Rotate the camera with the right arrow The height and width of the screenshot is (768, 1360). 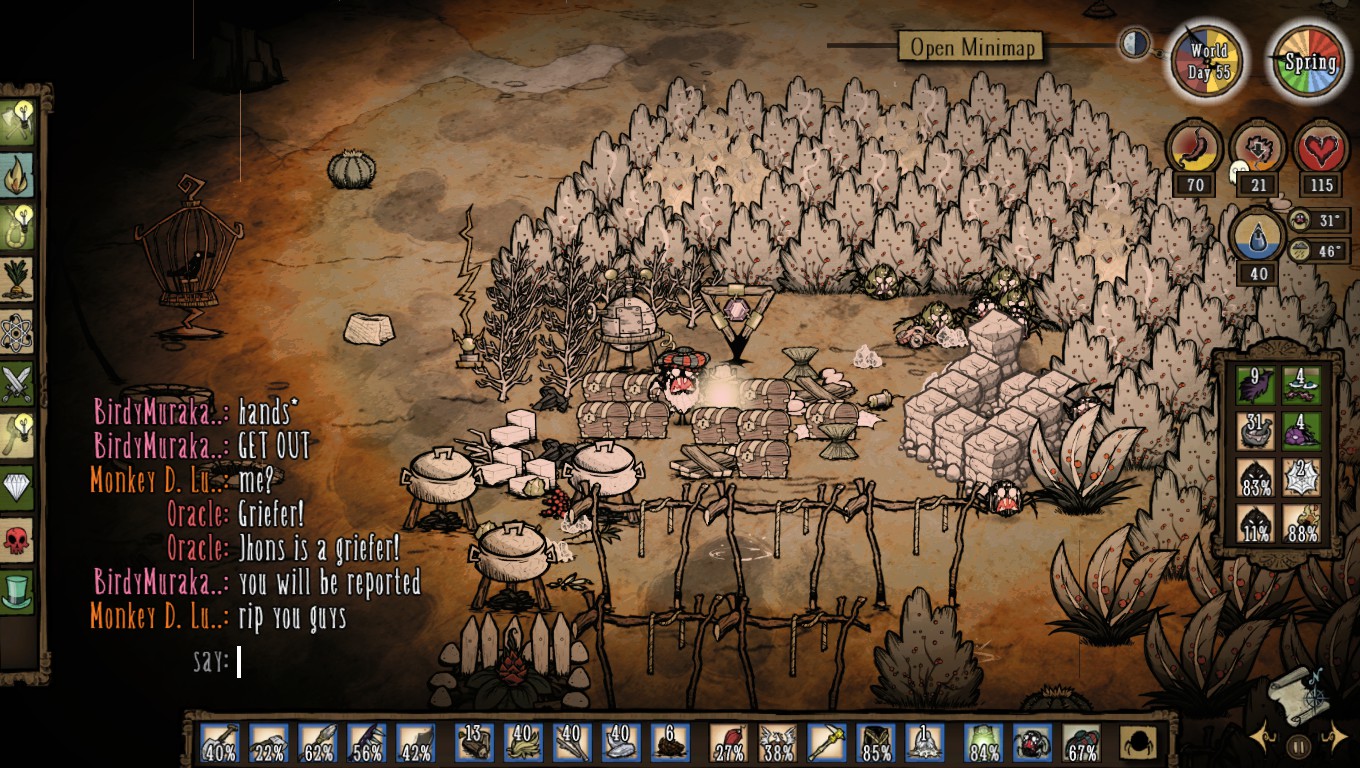tap(1334, 740)
